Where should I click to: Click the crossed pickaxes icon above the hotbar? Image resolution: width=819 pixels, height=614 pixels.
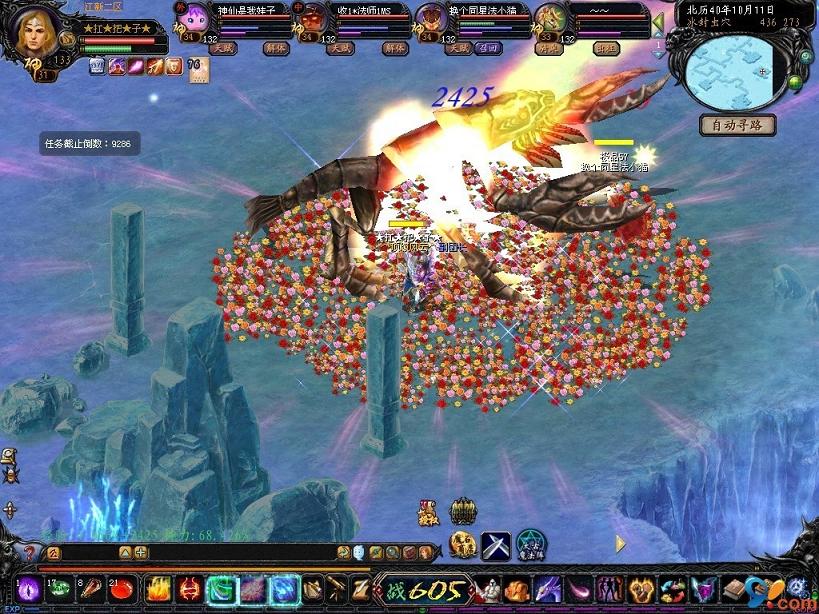495,545
